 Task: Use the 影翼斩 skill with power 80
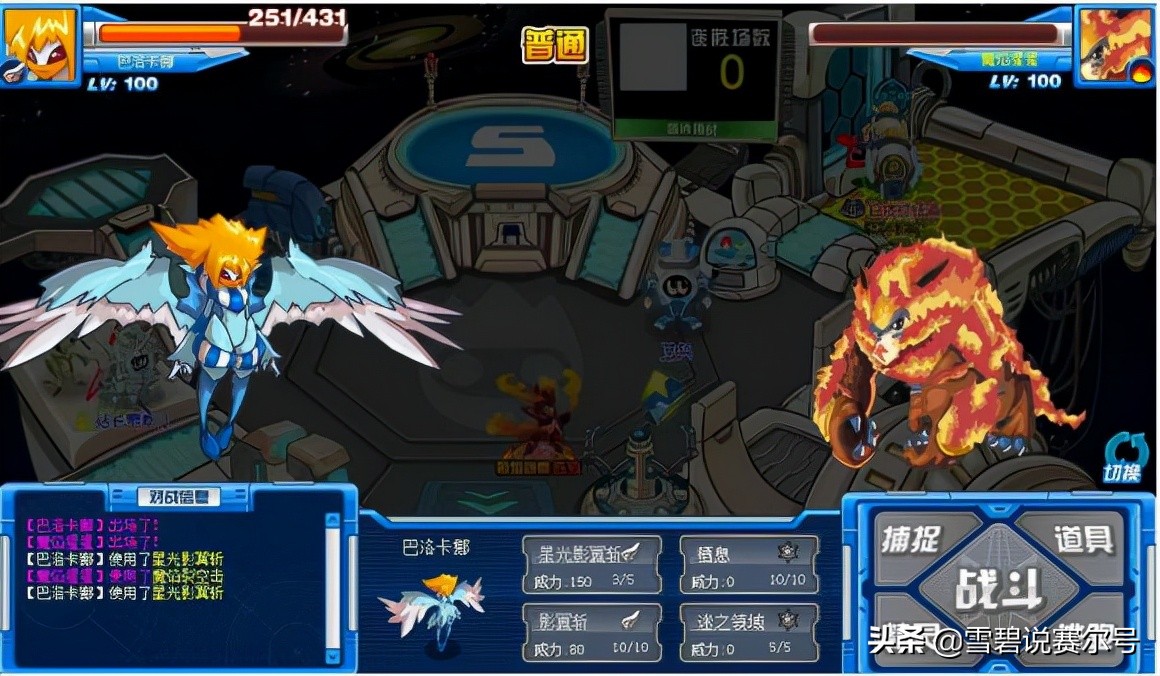coord(590,632)
